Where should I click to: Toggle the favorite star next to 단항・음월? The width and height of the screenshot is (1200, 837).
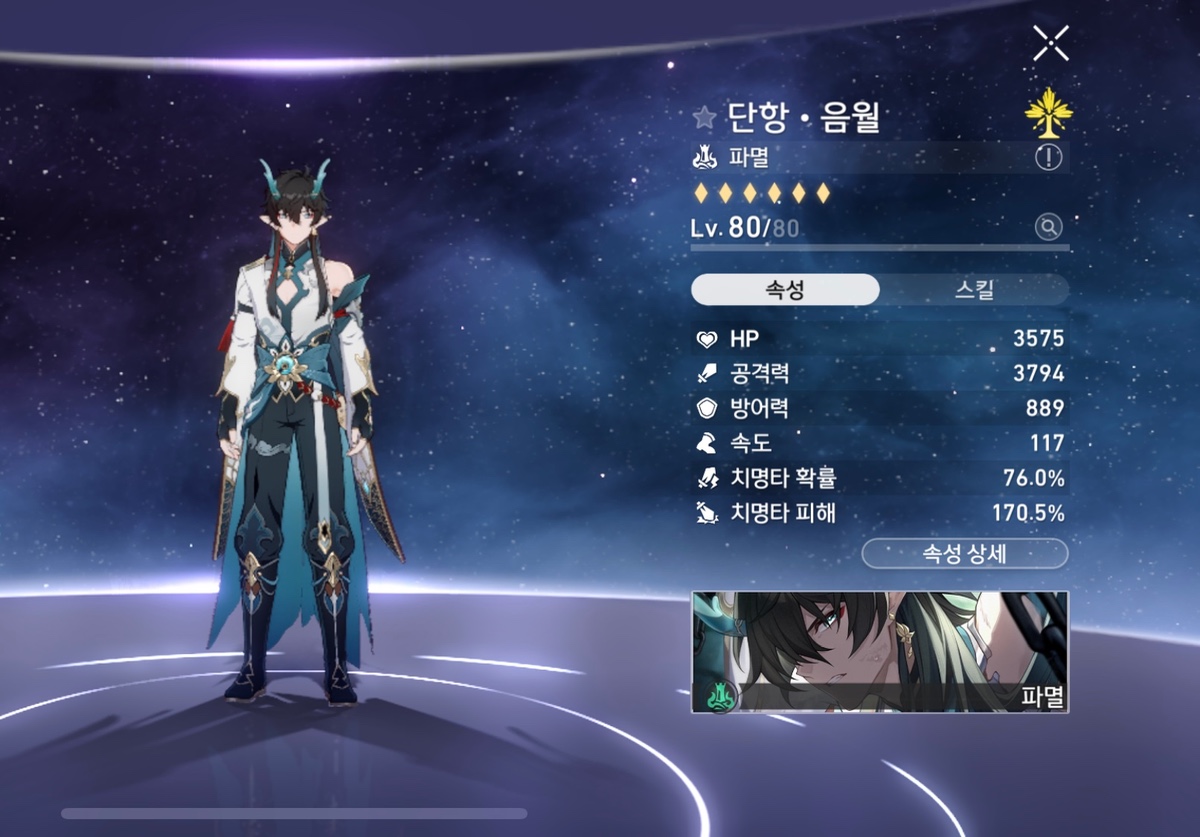[x=704, y=118]
